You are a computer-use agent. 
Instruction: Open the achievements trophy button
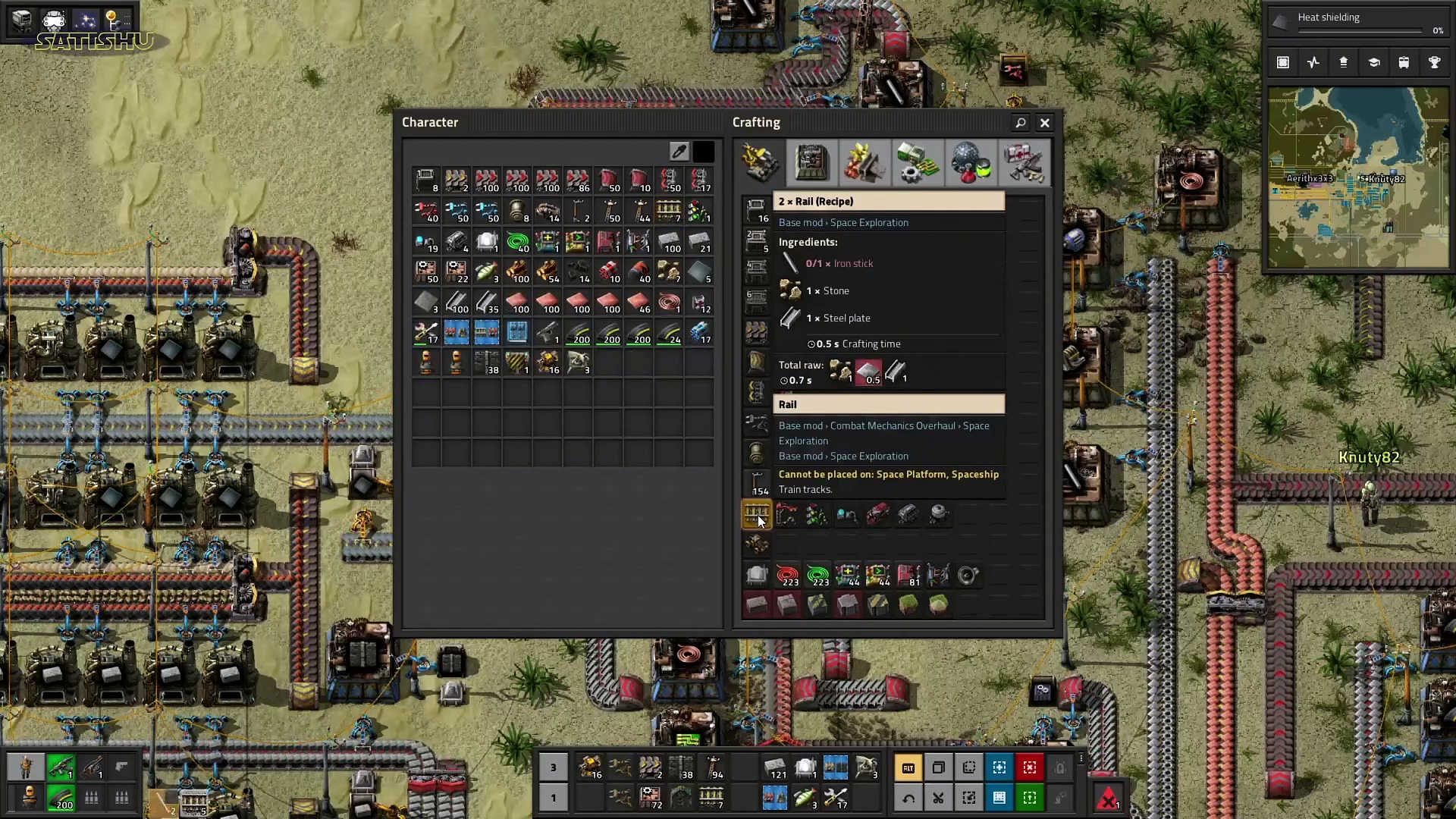point(1434,63)
